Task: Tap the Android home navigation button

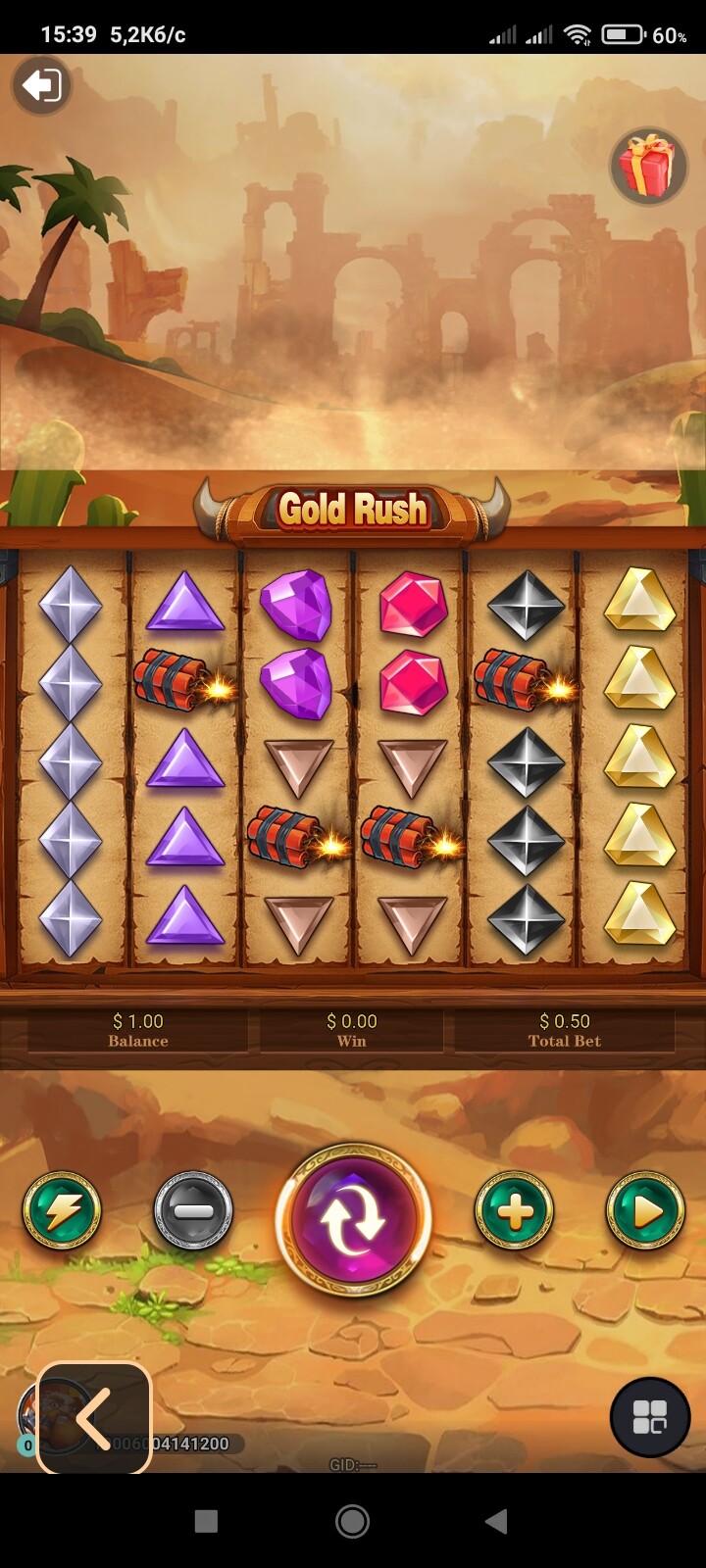Action: [352, 1521]
